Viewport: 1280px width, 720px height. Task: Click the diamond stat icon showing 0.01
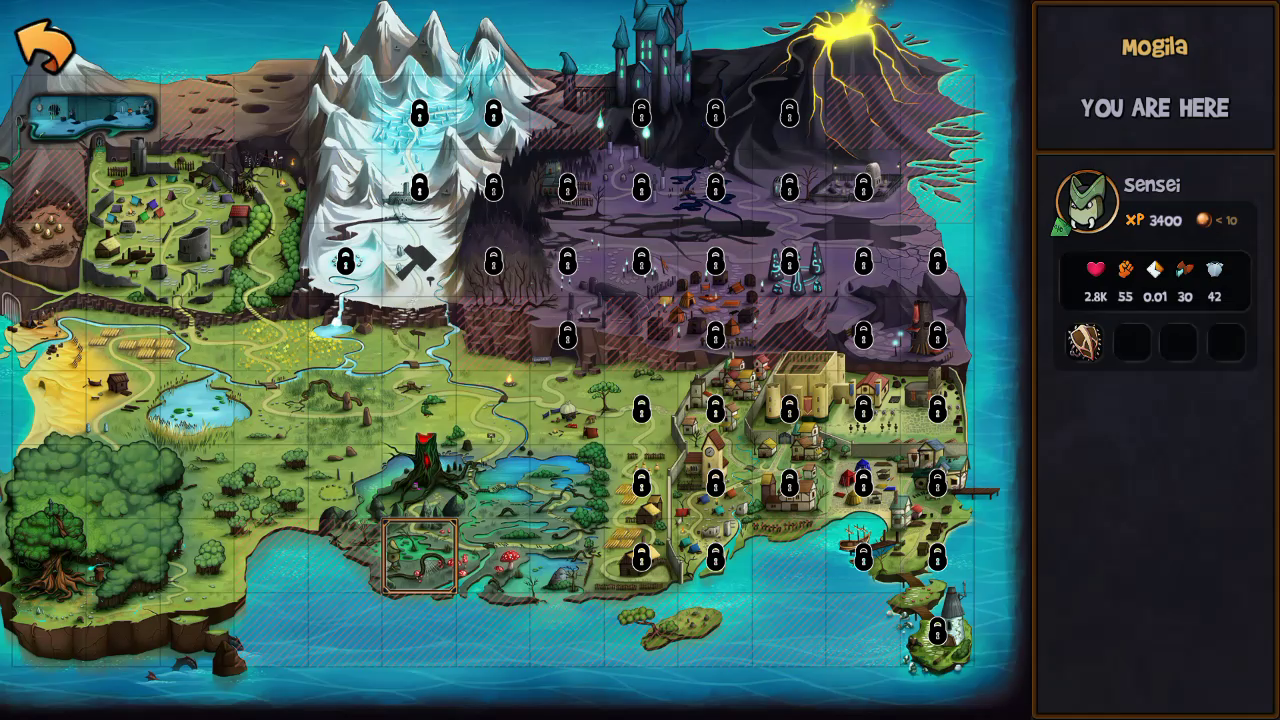tap(1152, 268)
